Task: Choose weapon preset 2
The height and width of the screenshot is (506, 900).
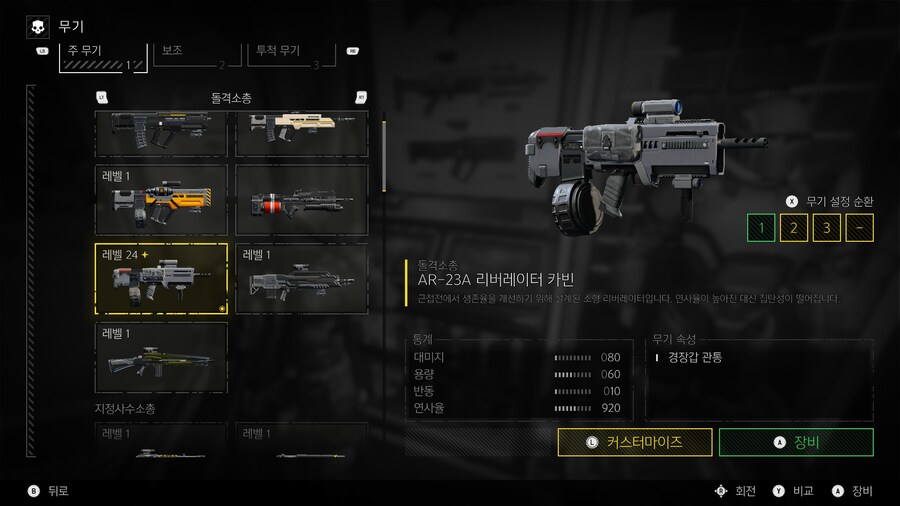Action: (794, 228)
